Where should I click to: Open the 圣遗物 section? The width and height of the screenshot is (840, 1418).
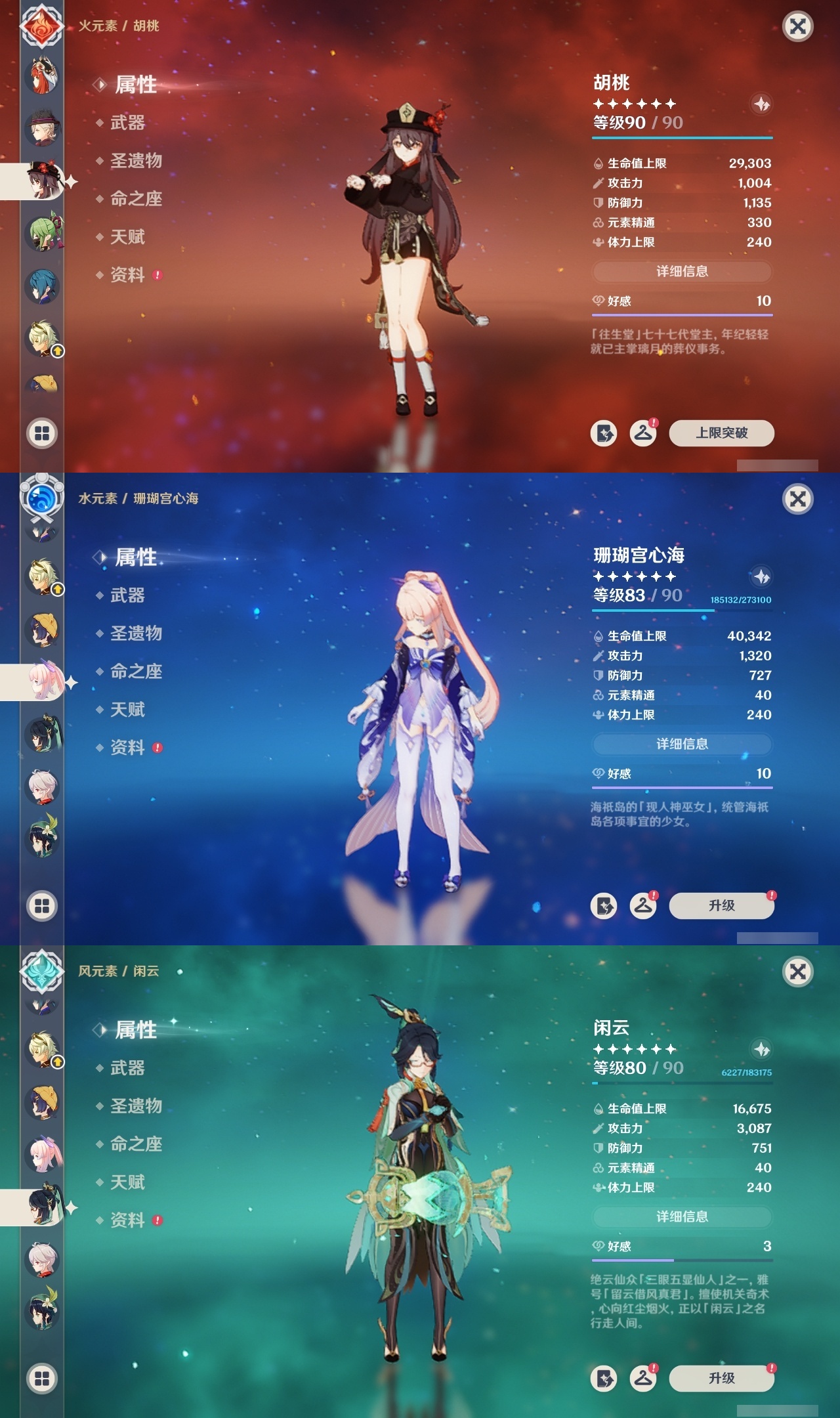138,161
